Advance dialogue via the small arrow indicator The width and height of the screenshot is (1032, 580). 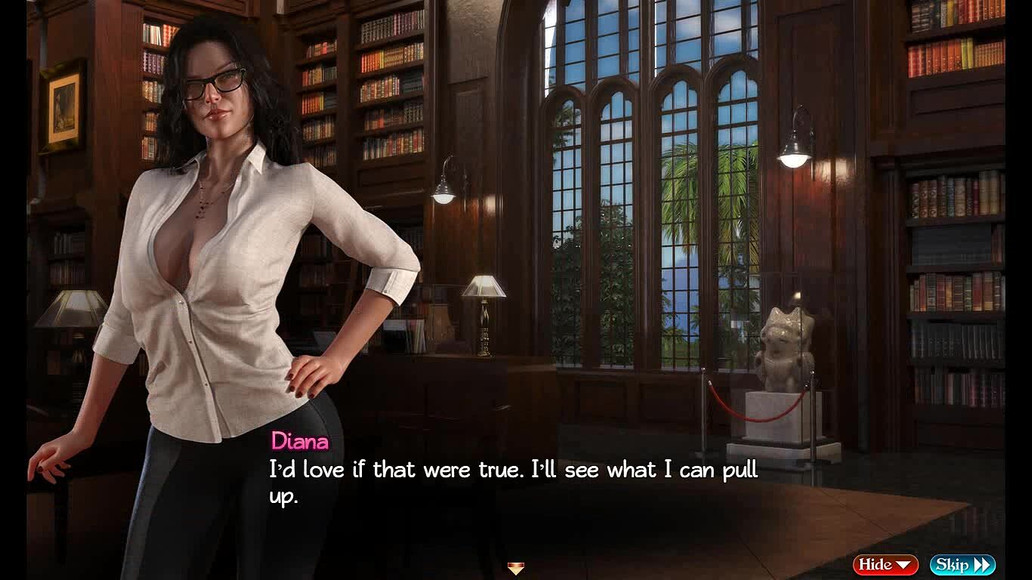point(516,568)
